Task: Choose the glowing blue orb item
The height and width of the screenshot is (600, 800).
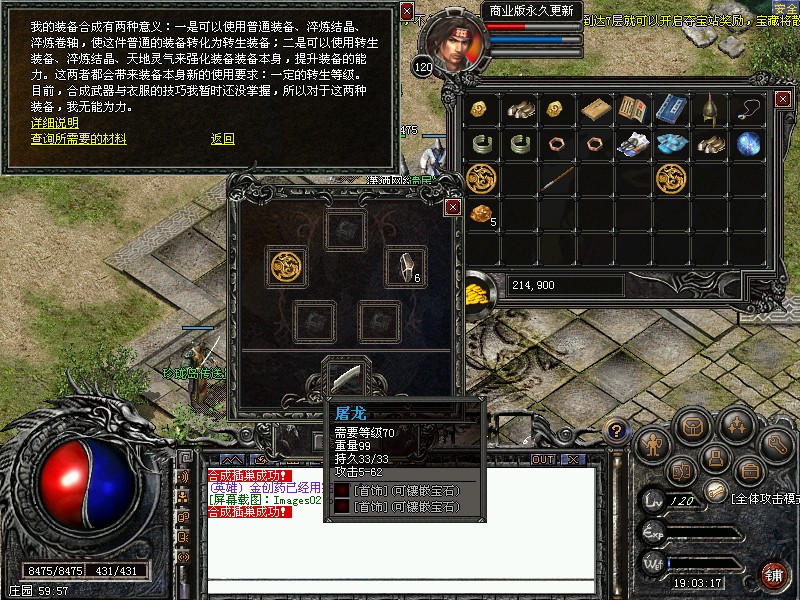Action: [748, 144]
